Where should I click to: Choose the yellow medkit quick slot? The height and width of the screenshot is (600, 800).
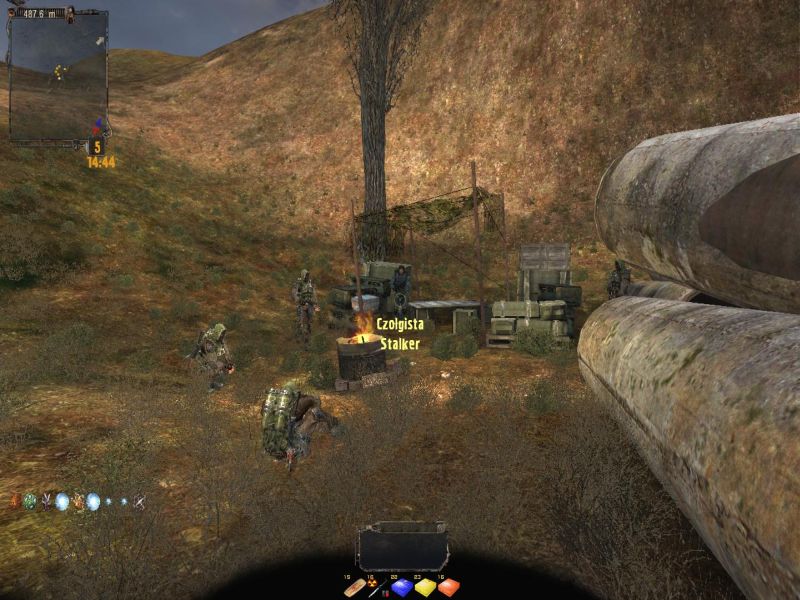[424, 588]
